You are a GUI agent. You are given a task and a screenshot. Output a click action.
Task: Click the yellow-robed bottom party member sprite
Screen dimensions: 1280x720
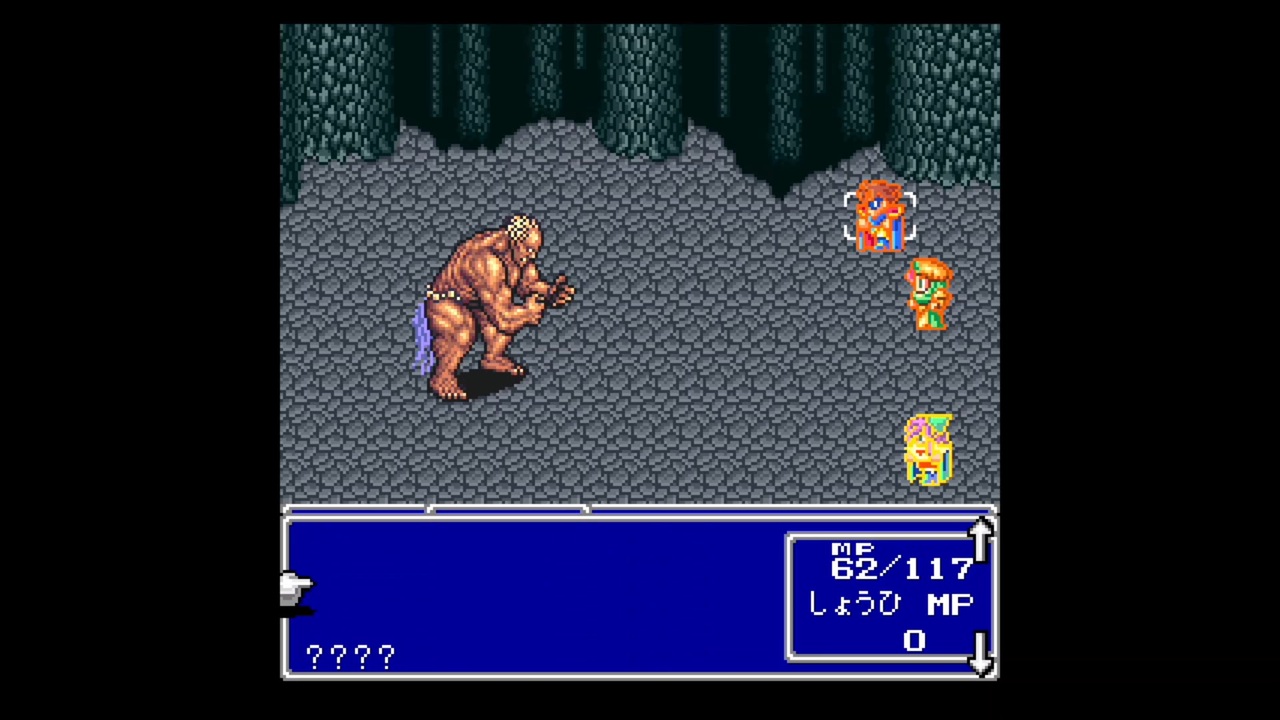click(928, 450)
